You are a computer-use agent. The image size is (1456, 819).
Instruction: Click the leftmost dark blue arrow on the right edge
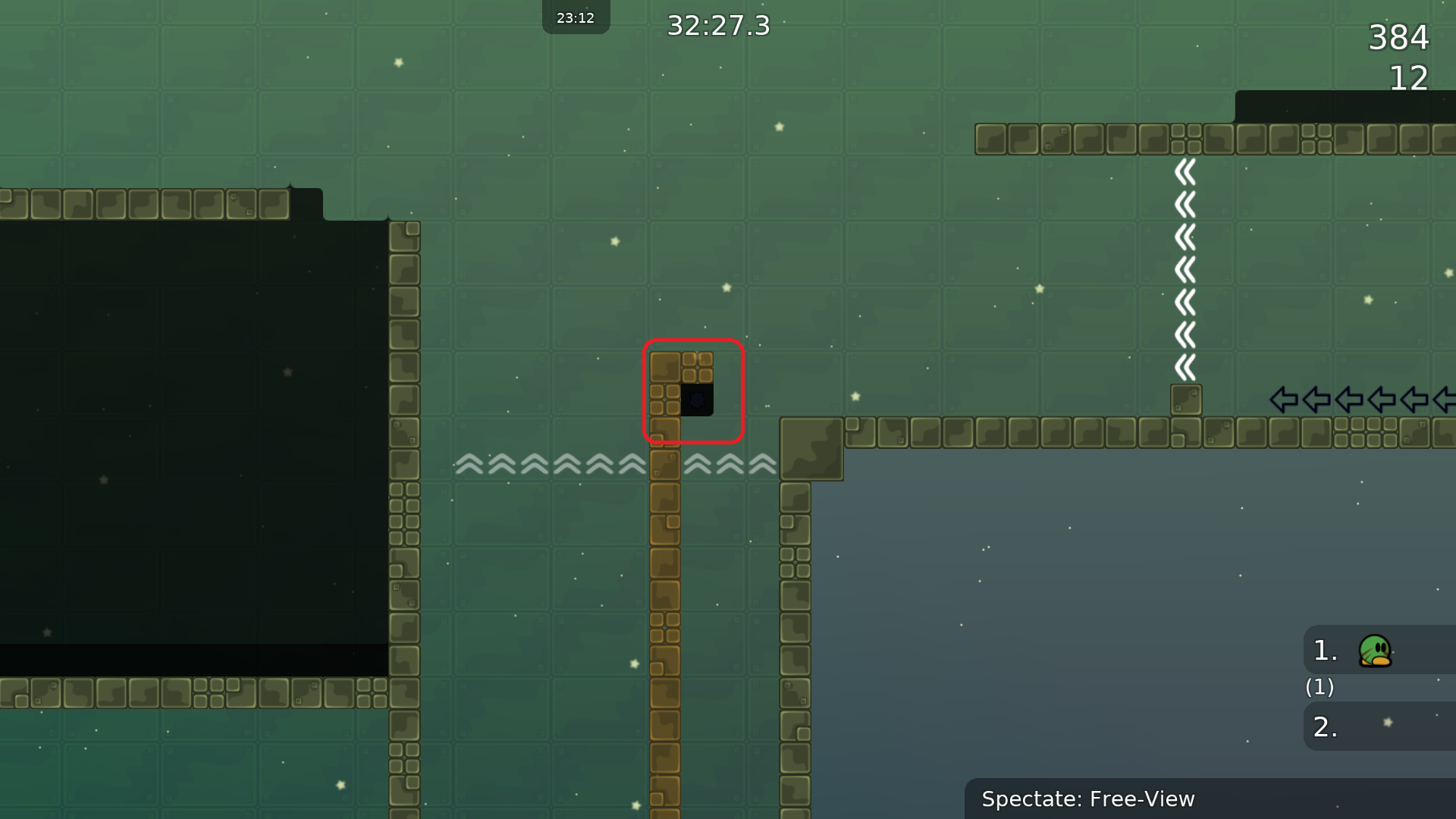[1284, 400]
